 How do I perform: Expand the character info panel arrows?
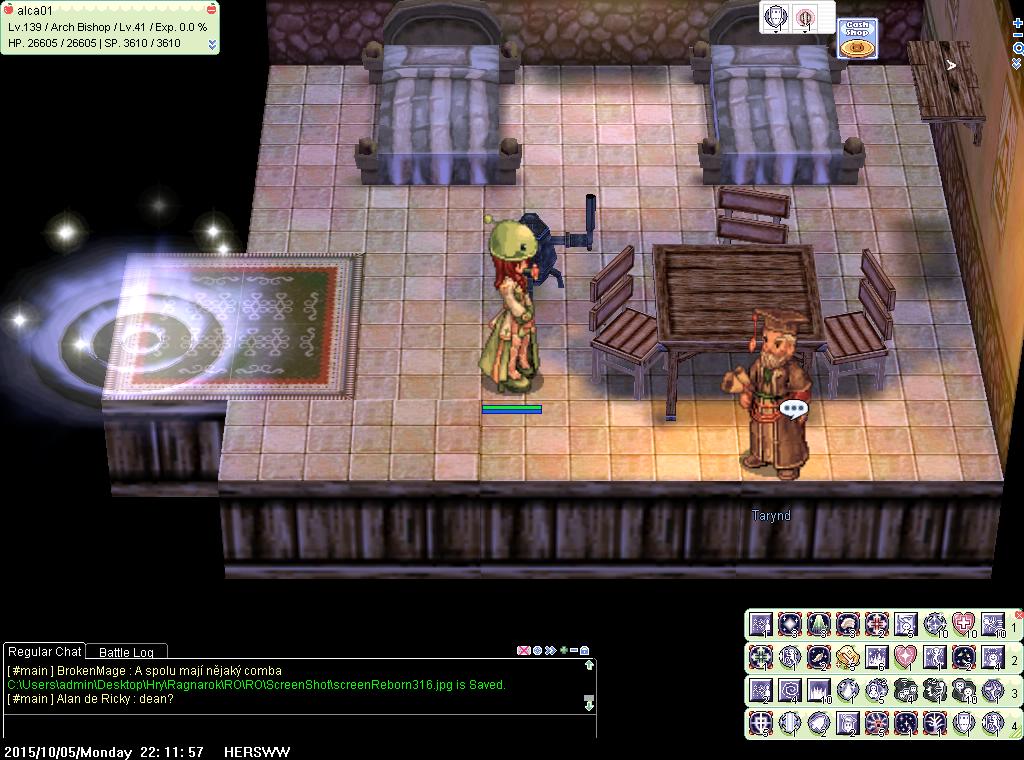[212, 44]
